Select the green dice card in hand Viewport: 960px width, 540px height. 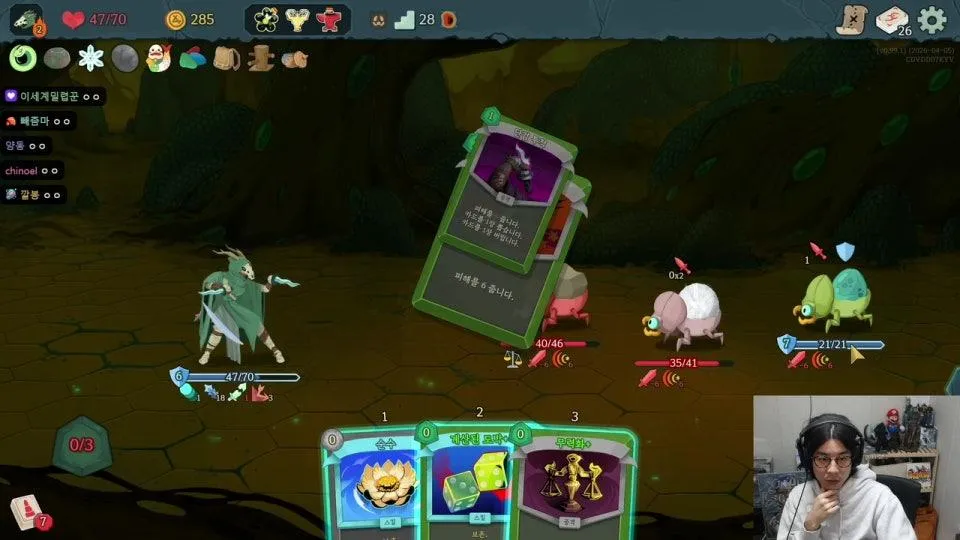(470, 480)
